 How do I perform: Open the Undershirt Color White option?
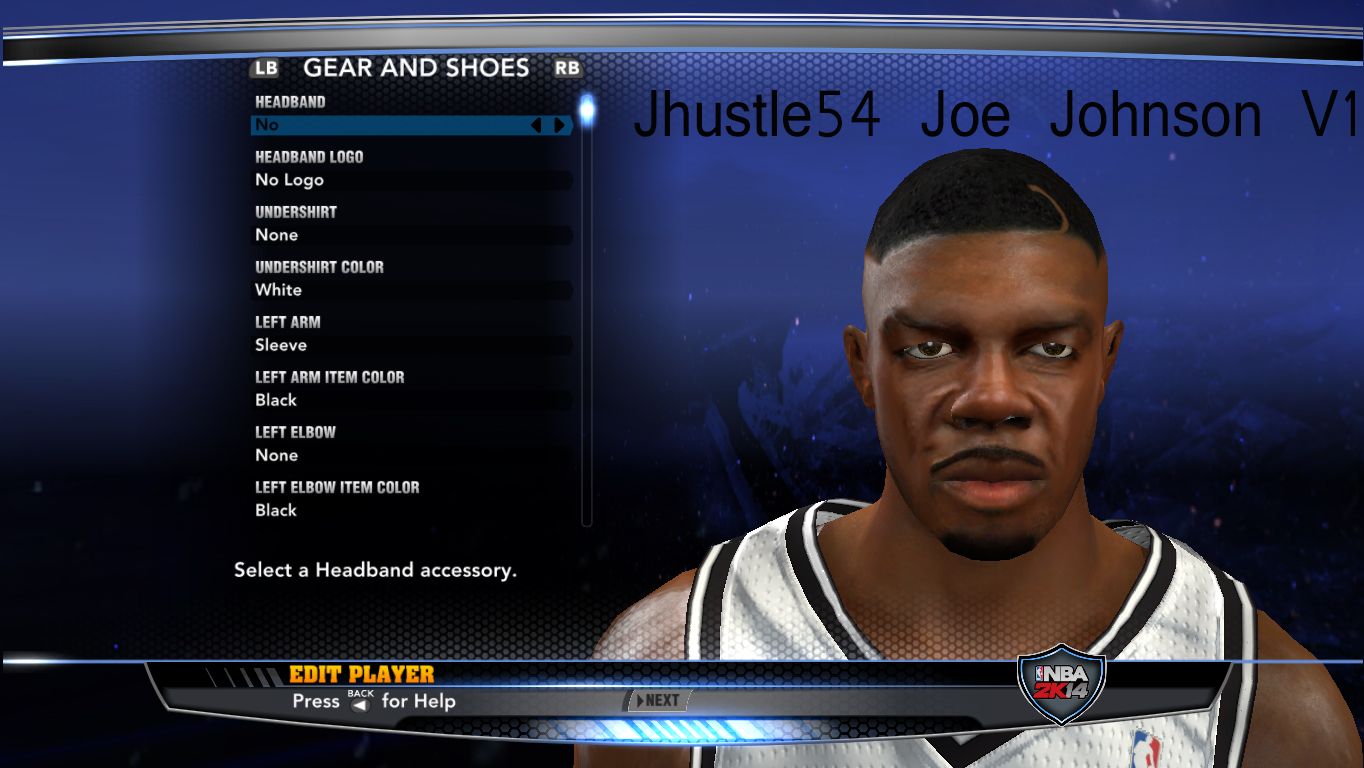pyautogui.click(x=410, y=290)
